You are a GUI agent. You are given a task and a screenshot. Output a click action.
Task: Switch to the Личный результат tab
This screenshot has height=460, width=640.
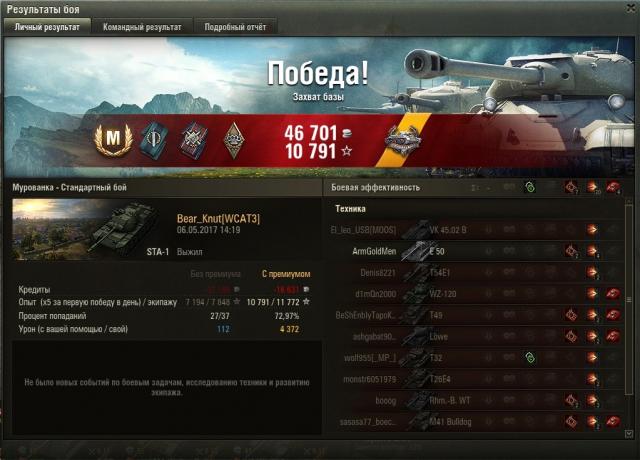[x=48, y=27]
